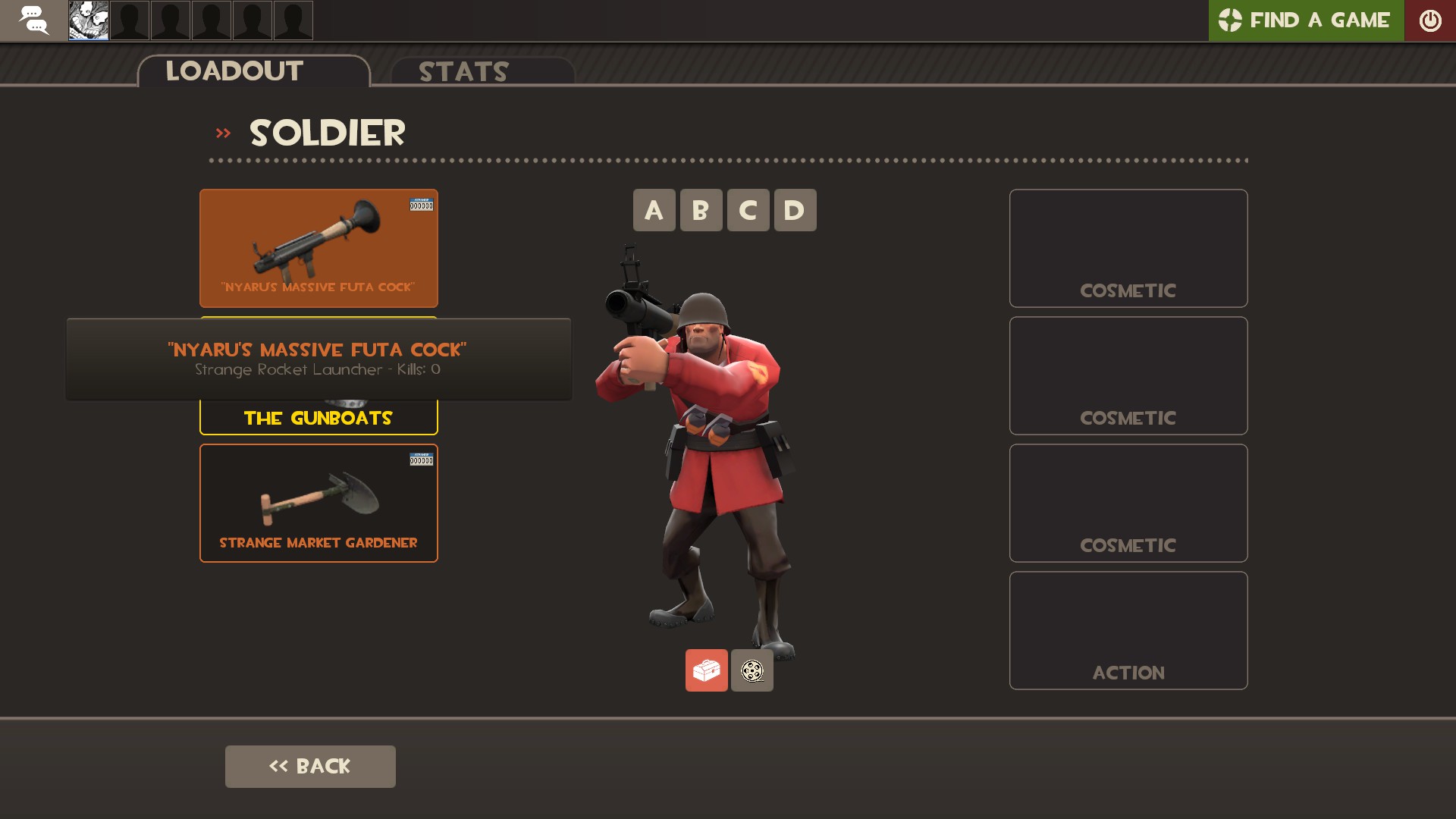Viewport: 1456px width, 819px height.
Task: Choose the Strange Market Gardener melee slot
Action: click(x=318, y=503)
